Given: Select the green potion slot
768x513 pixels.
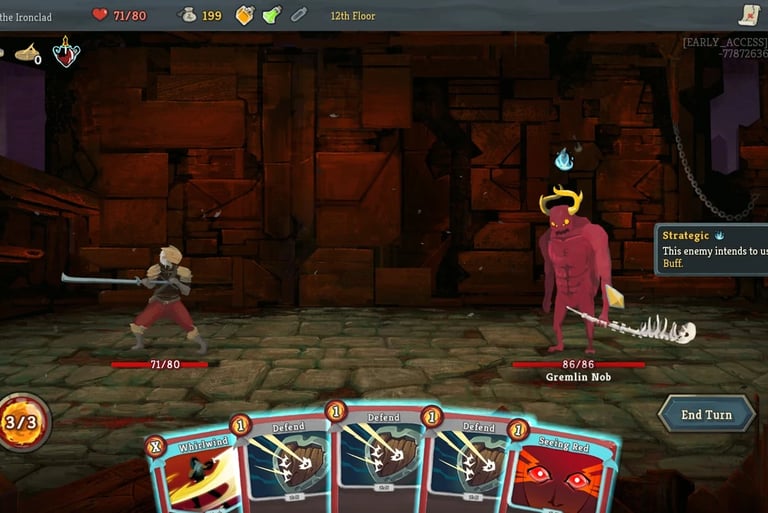Looking at the screenshot, I should click(x=271, y=15).
